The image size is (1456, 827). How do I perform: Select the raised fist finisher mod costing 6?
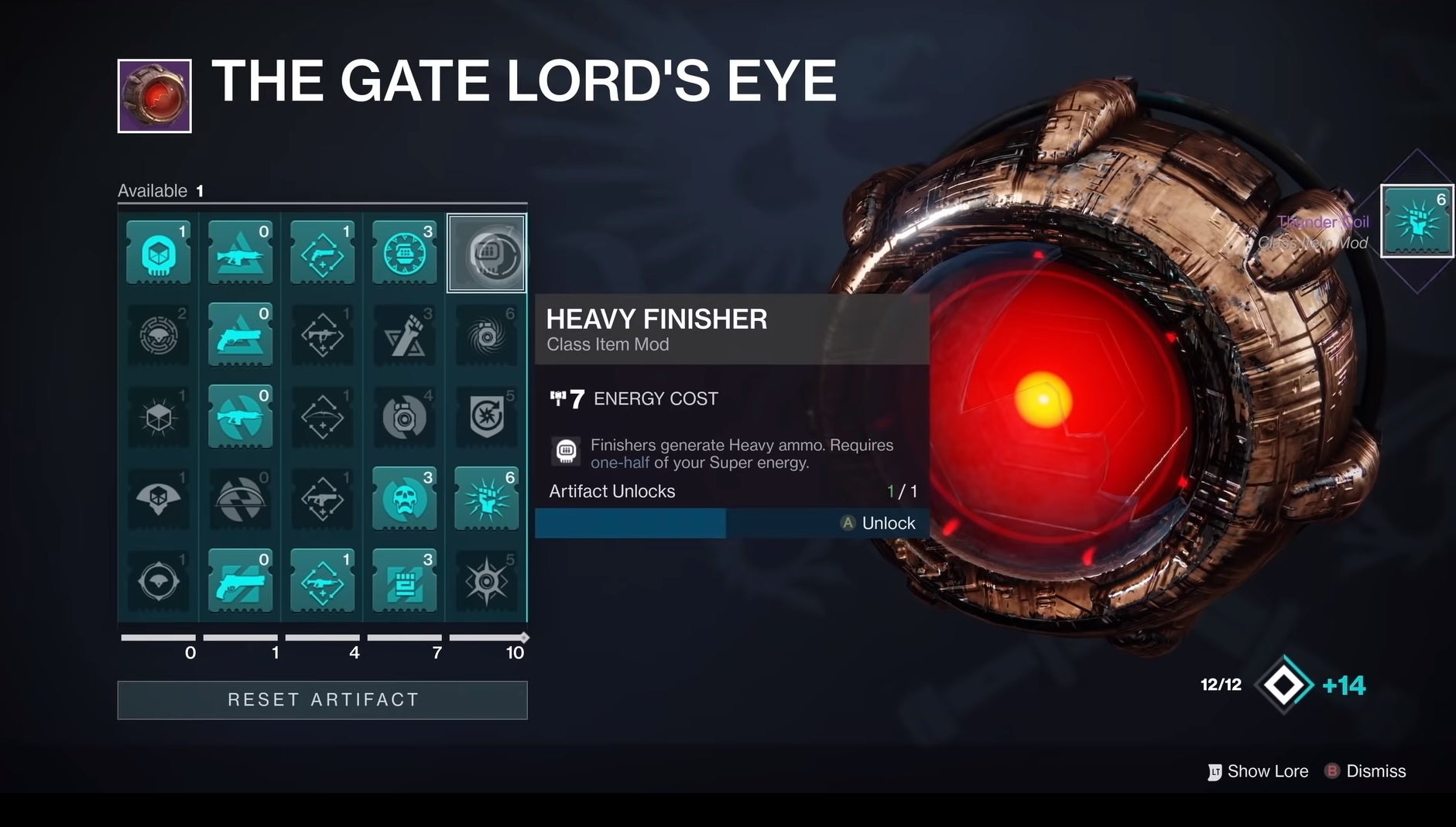coord(487,500)
